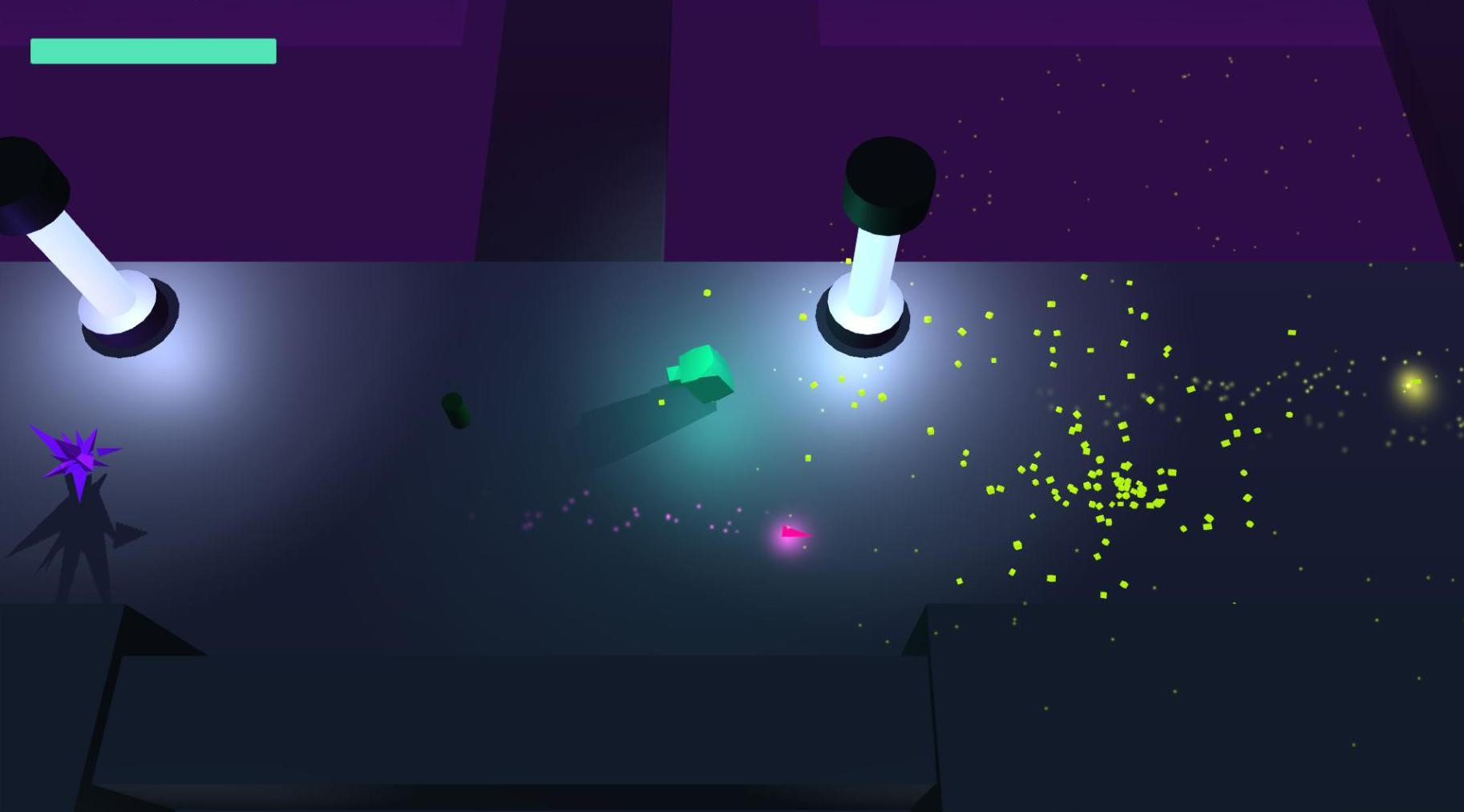1464x812 pixels.
Task: Click the green health bar at top left
Action: [x=152, y=50]
